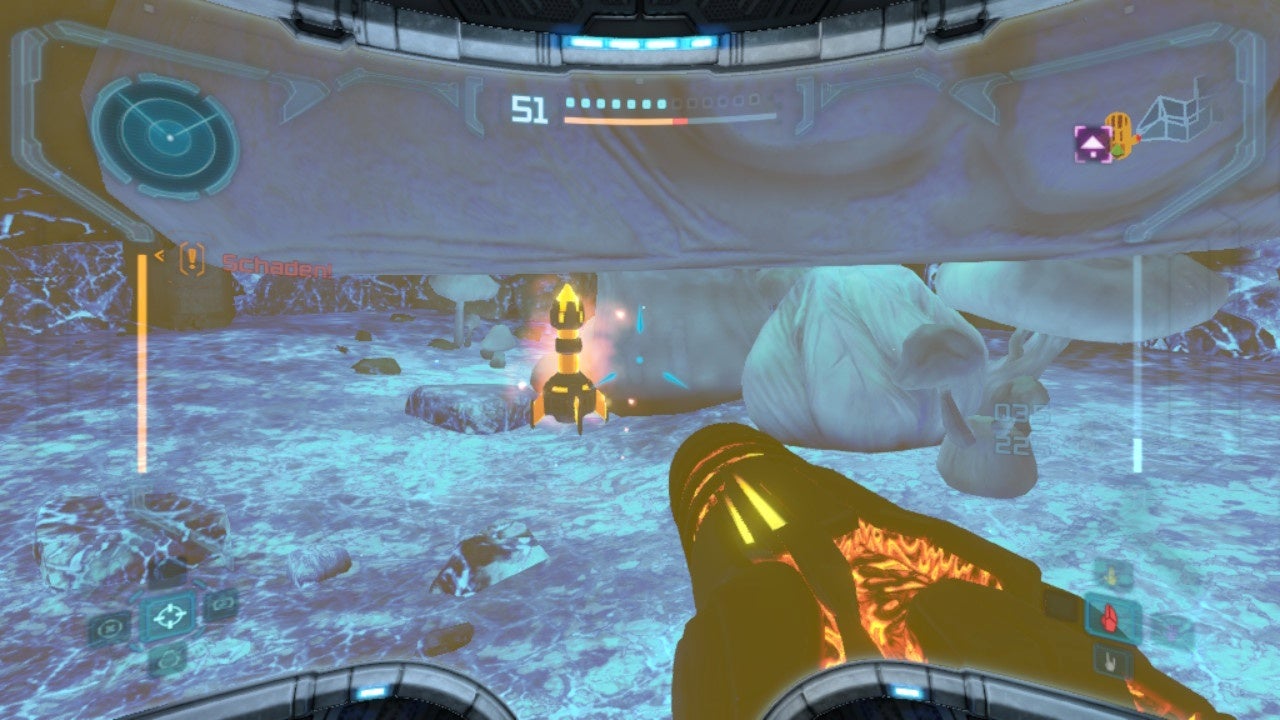Select the white Ice Beam icon

[1109, 661]
